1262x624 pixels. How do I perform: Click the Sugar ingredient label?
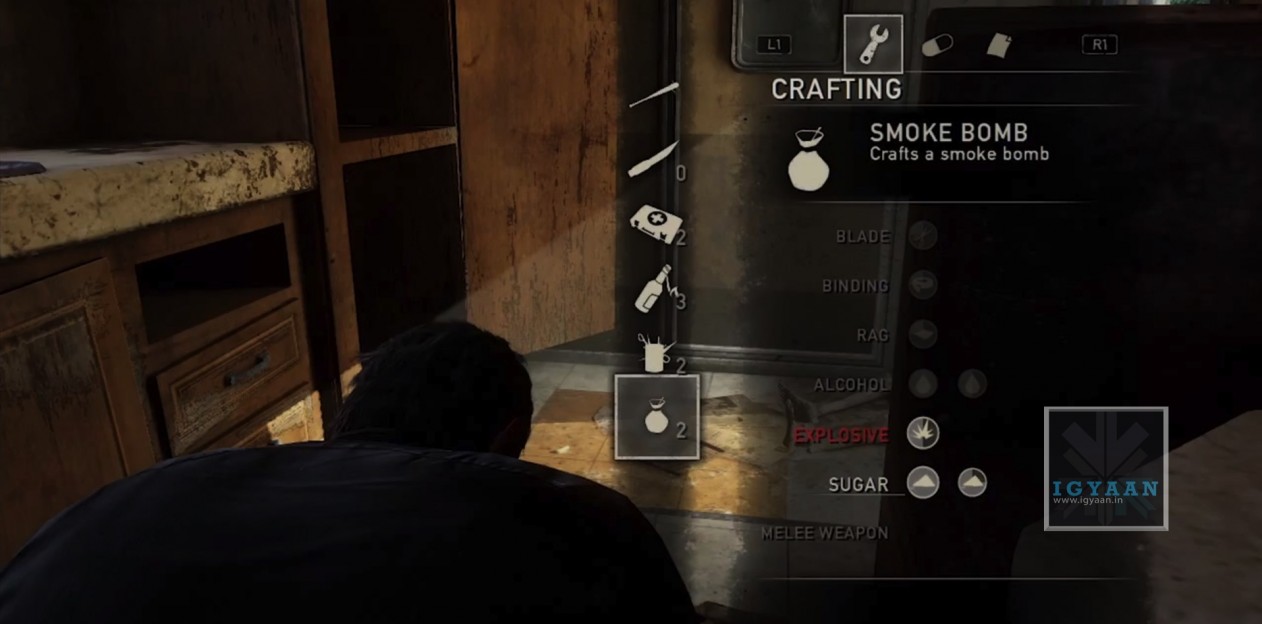(858, 484)
